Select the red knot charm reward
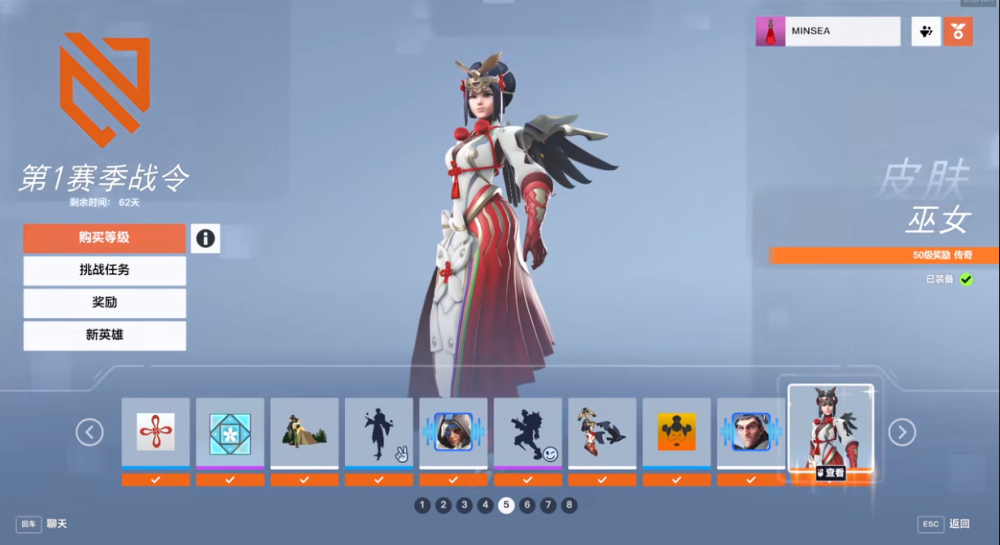This screenshot has width=1000, height=545. pos(155,432)
